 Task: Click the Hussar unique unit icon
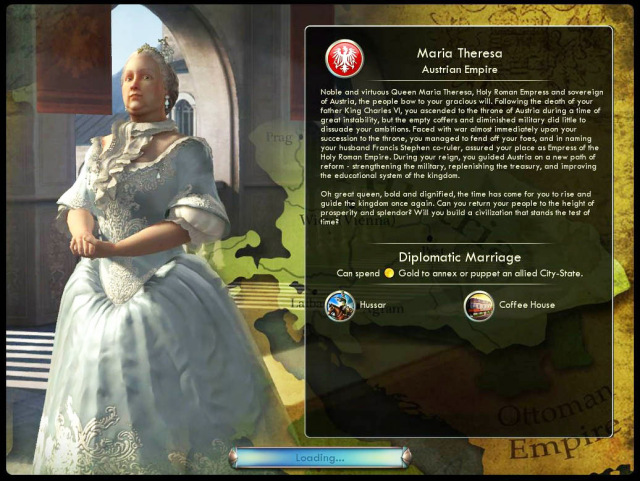coord(340,305)
